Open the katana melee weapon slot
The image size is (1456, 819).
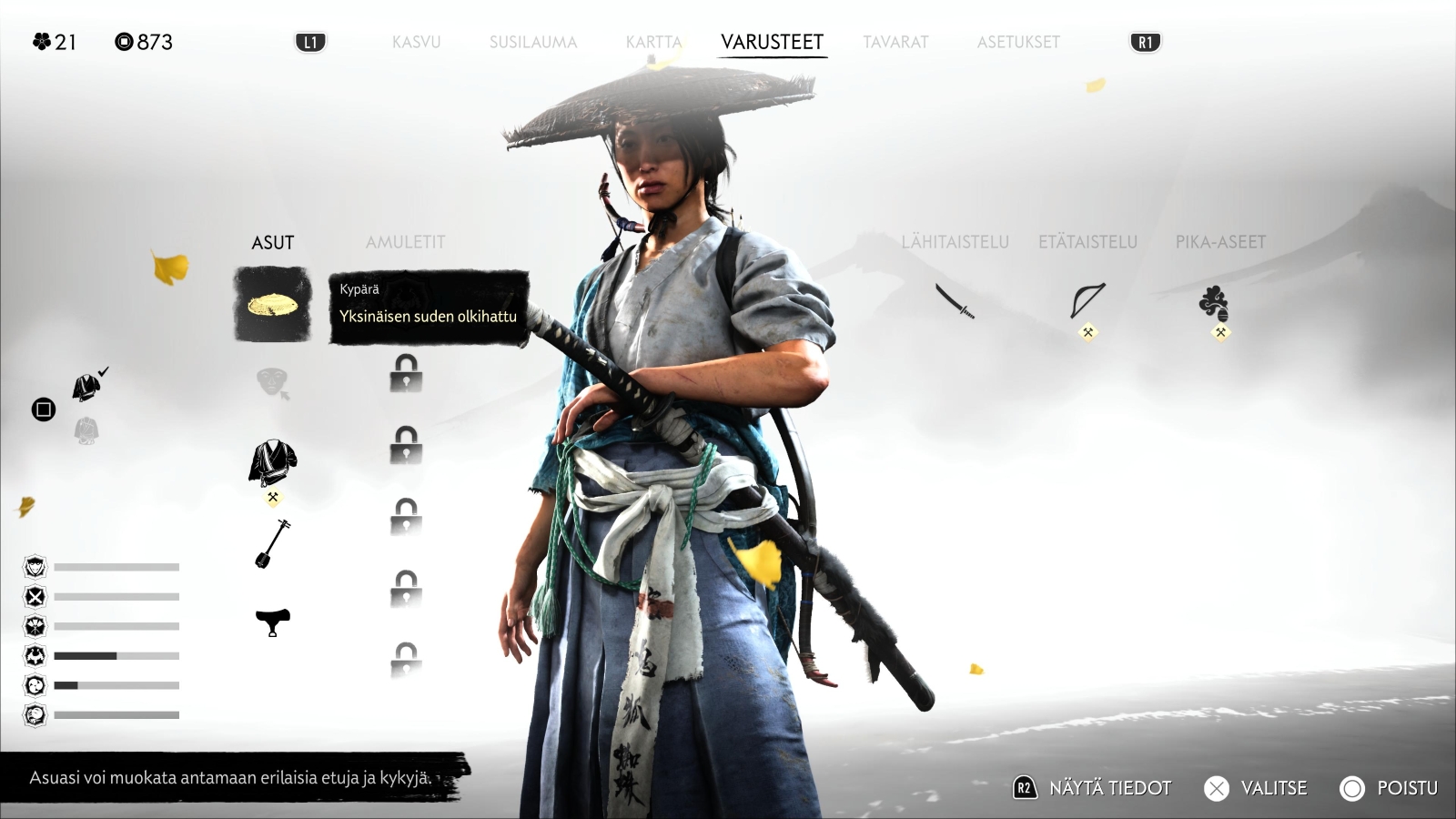(x=955, y=301)
